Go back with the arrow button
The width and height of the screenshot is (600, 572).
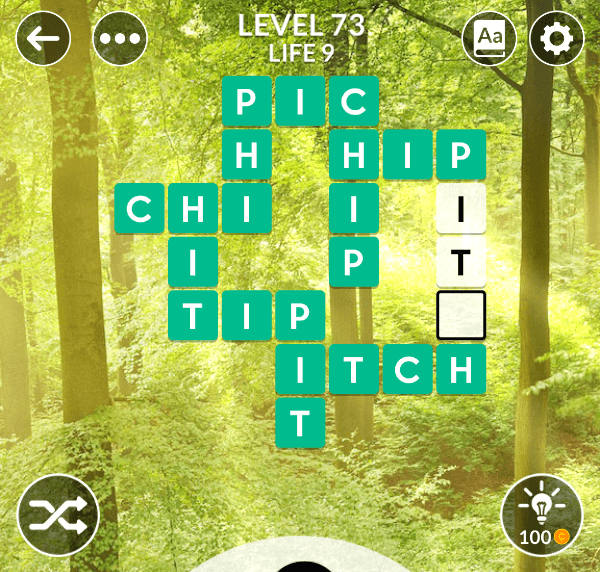pyautogui.click(x=43, y=40)
